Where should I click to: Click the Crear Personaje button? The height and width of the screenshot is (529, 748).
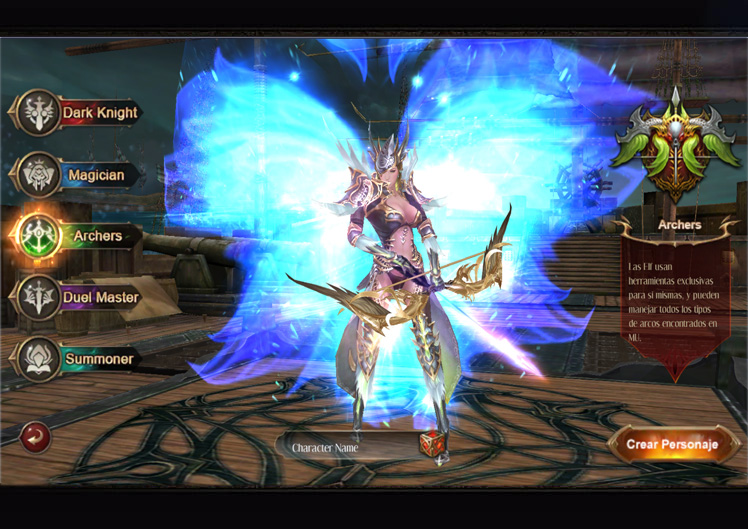672,444
